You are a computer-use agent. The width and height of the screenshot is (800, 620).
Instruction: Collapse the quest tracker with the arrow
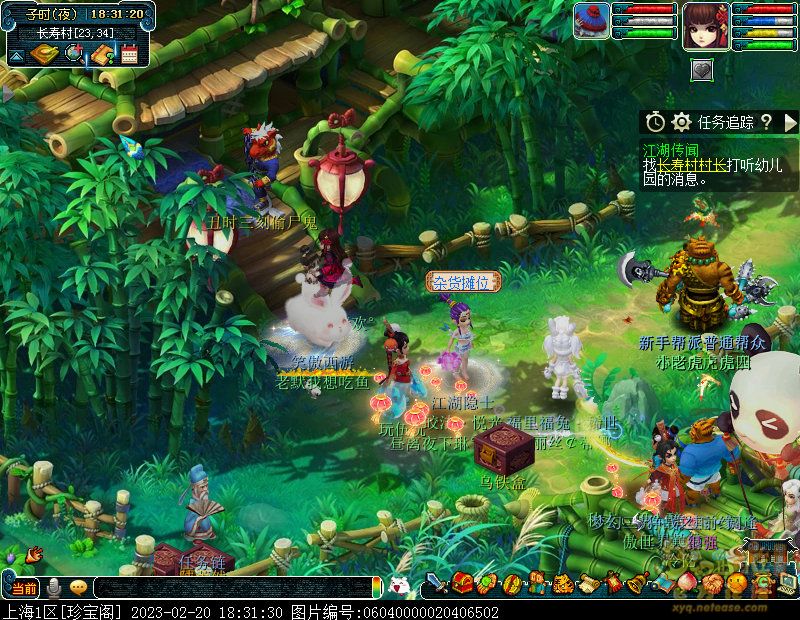pyautogui.click(x=790, y=122)
